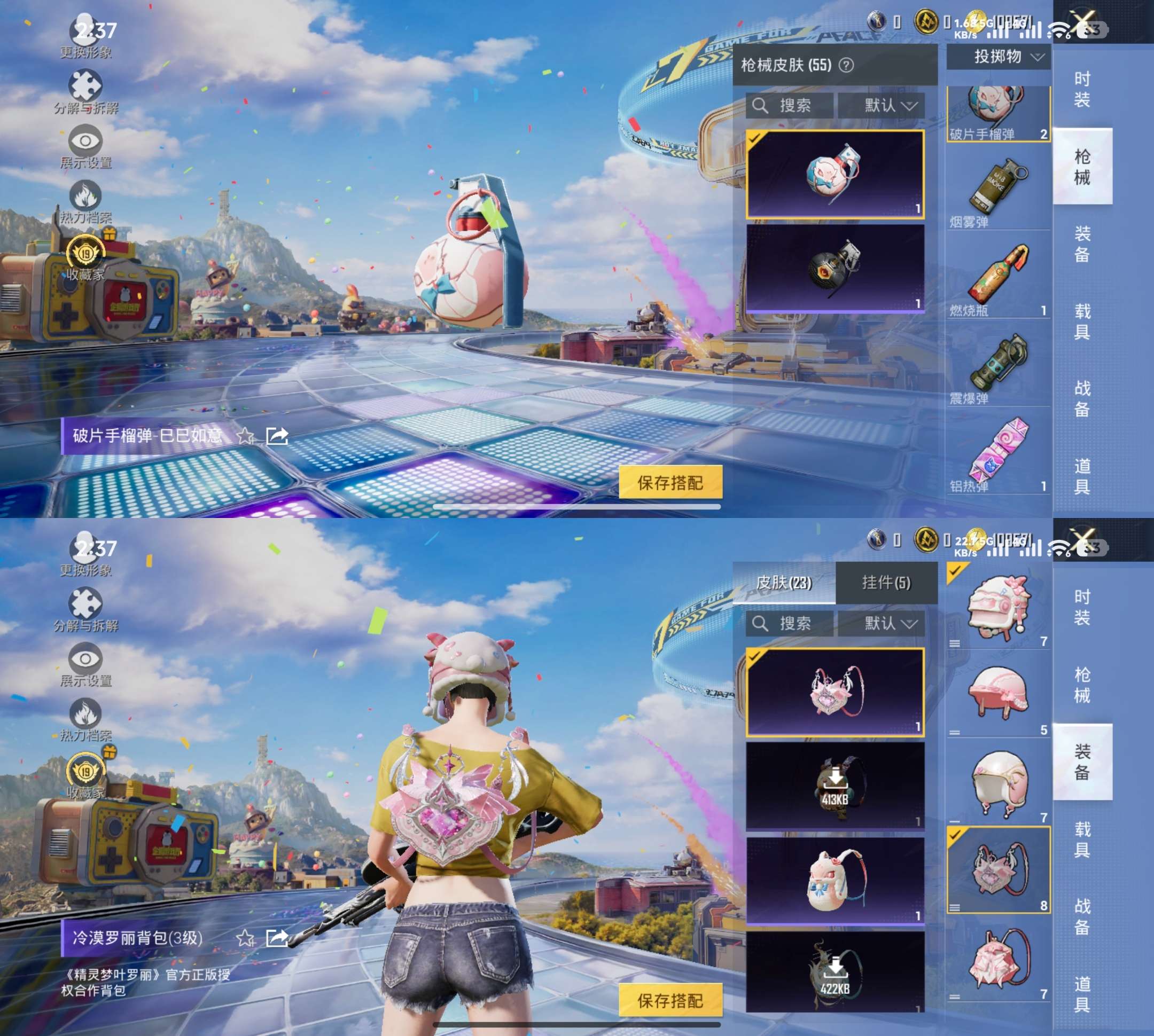Open the 投掷物 category dropdown

[998, 57]
